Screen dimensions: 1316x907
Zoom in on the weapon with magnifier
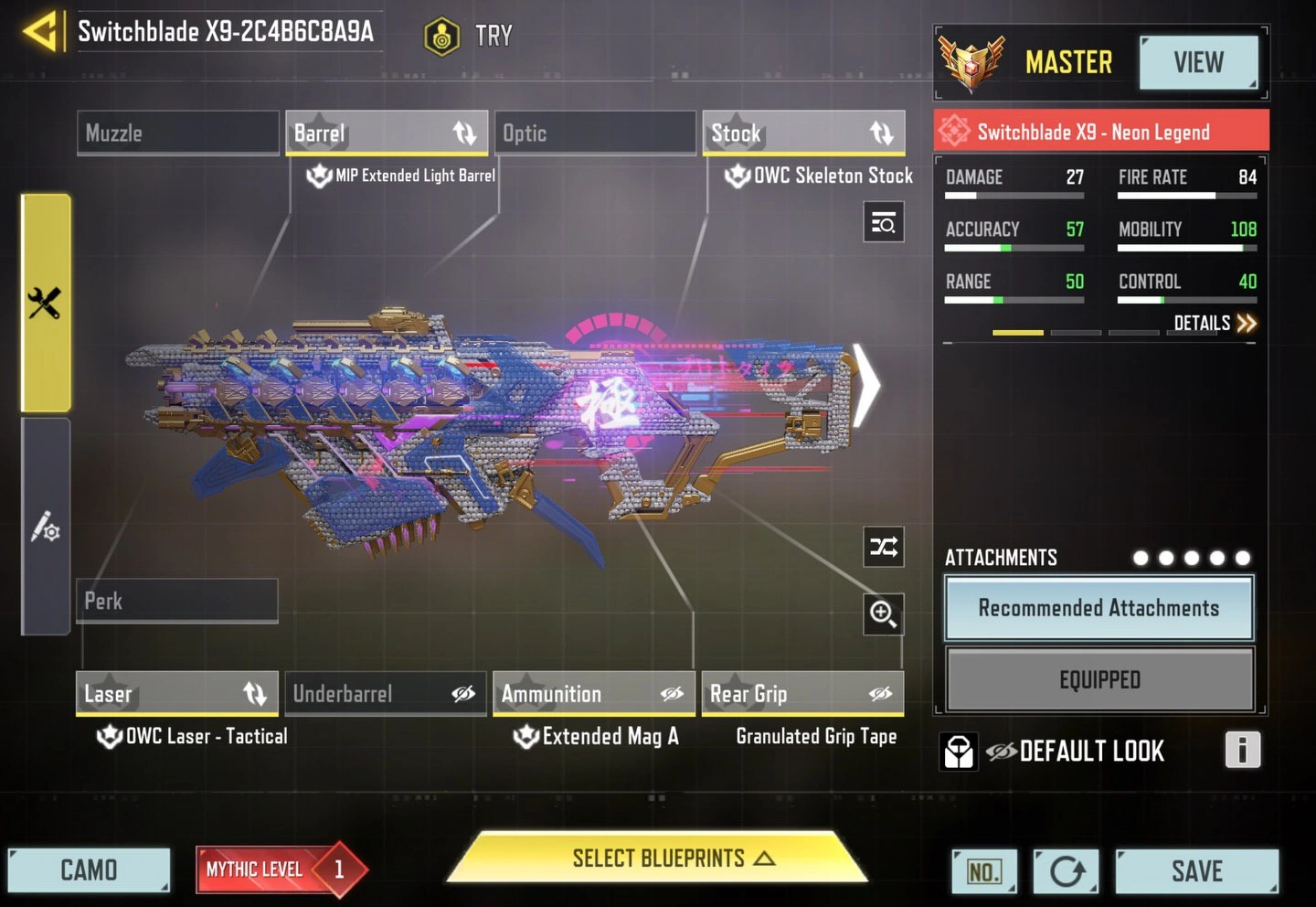(x=884, y=614)
